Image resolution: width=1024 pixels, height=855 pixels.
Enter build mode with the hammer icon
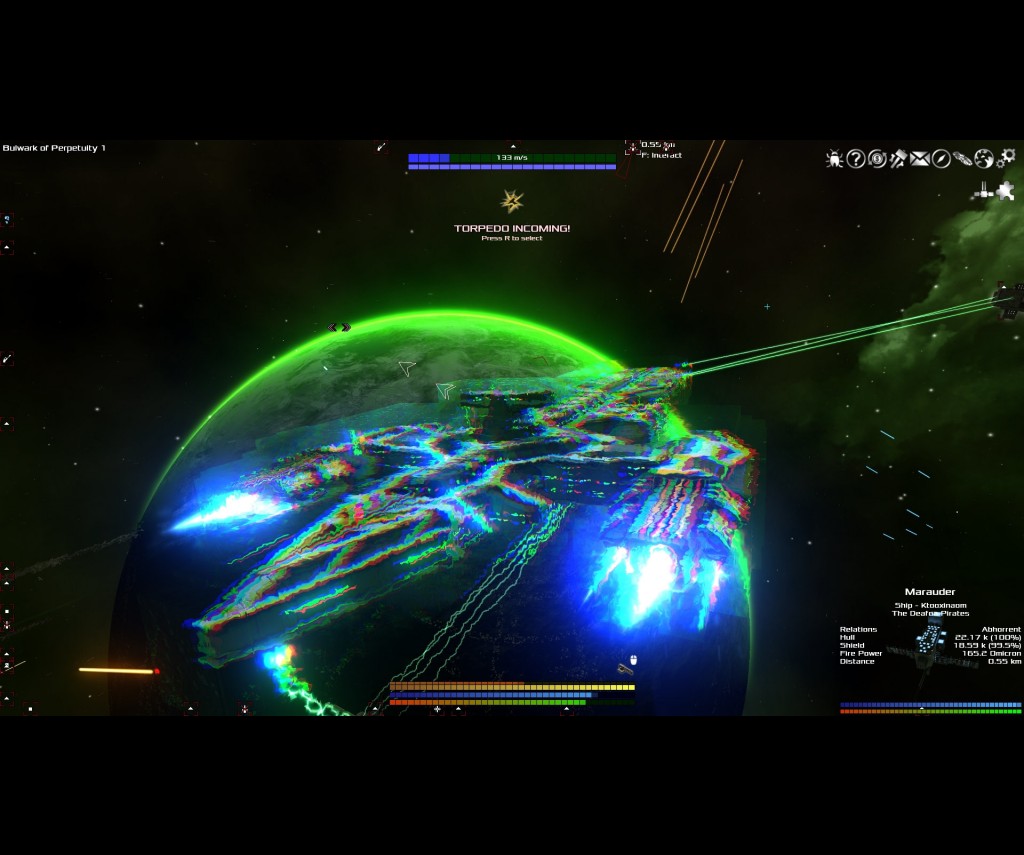[898, 159]
